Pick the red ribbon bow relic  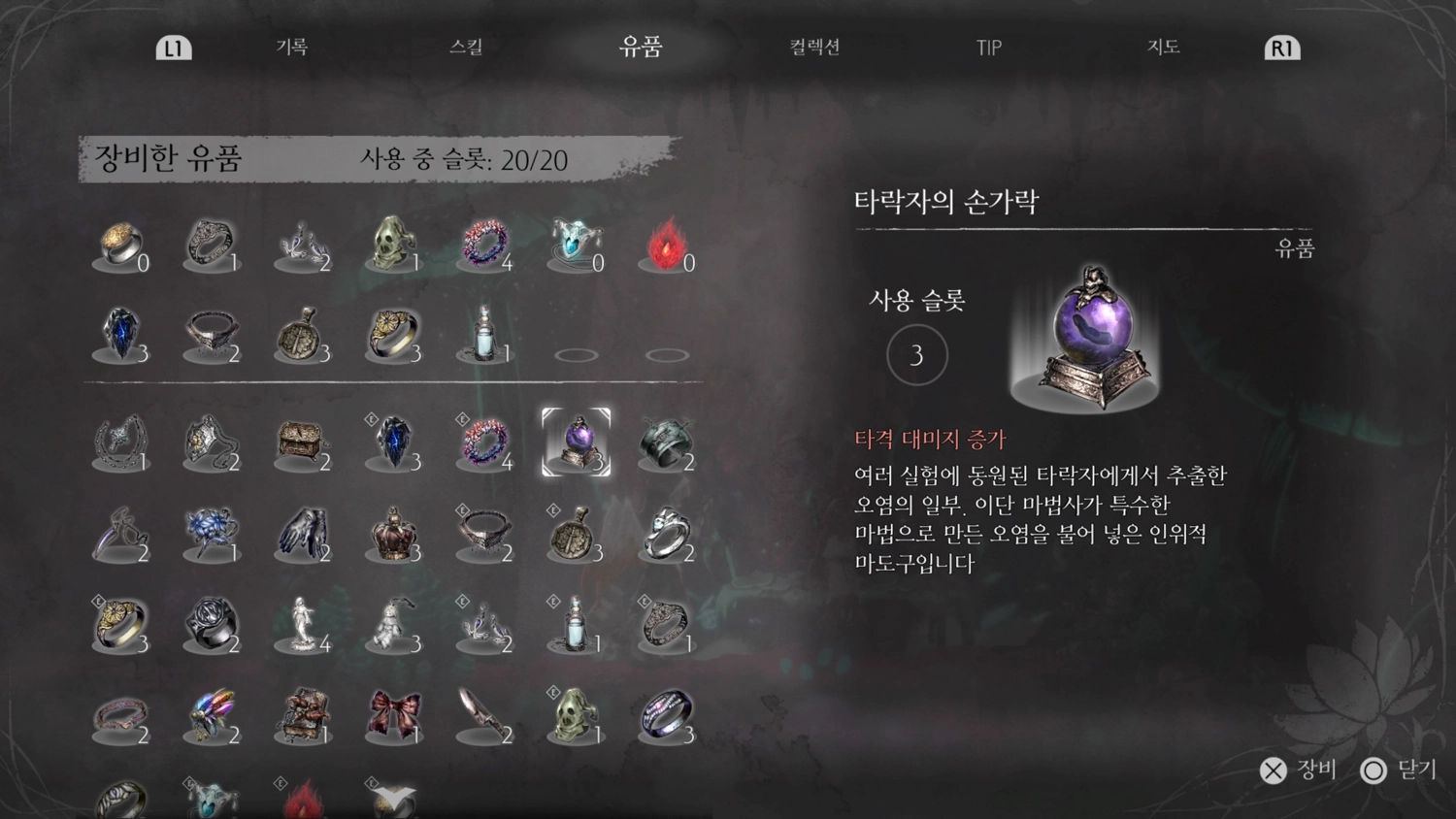tap(393, 715)
